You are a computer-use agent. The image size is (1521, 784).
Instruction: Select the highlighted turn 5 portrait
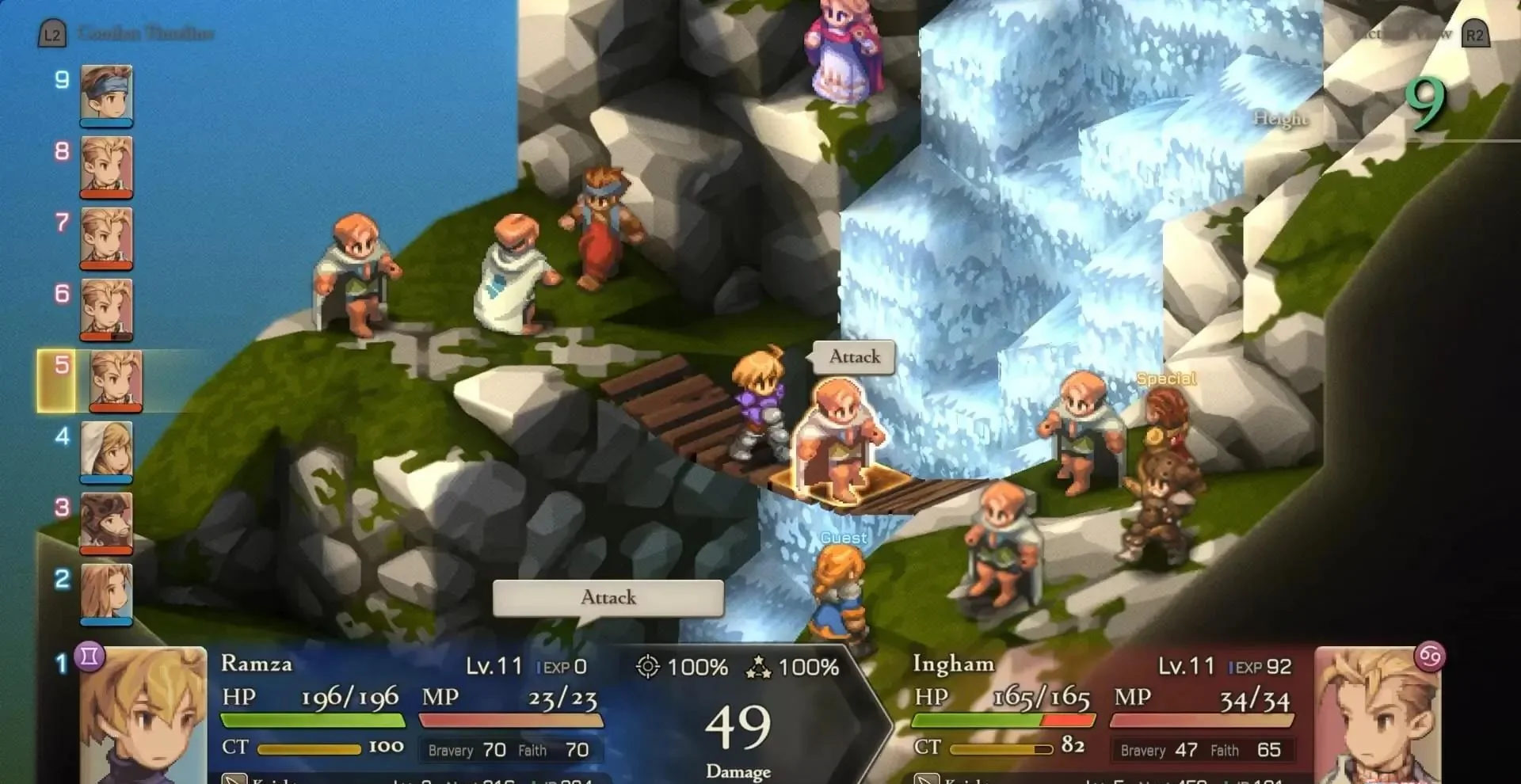coord(116,380)
